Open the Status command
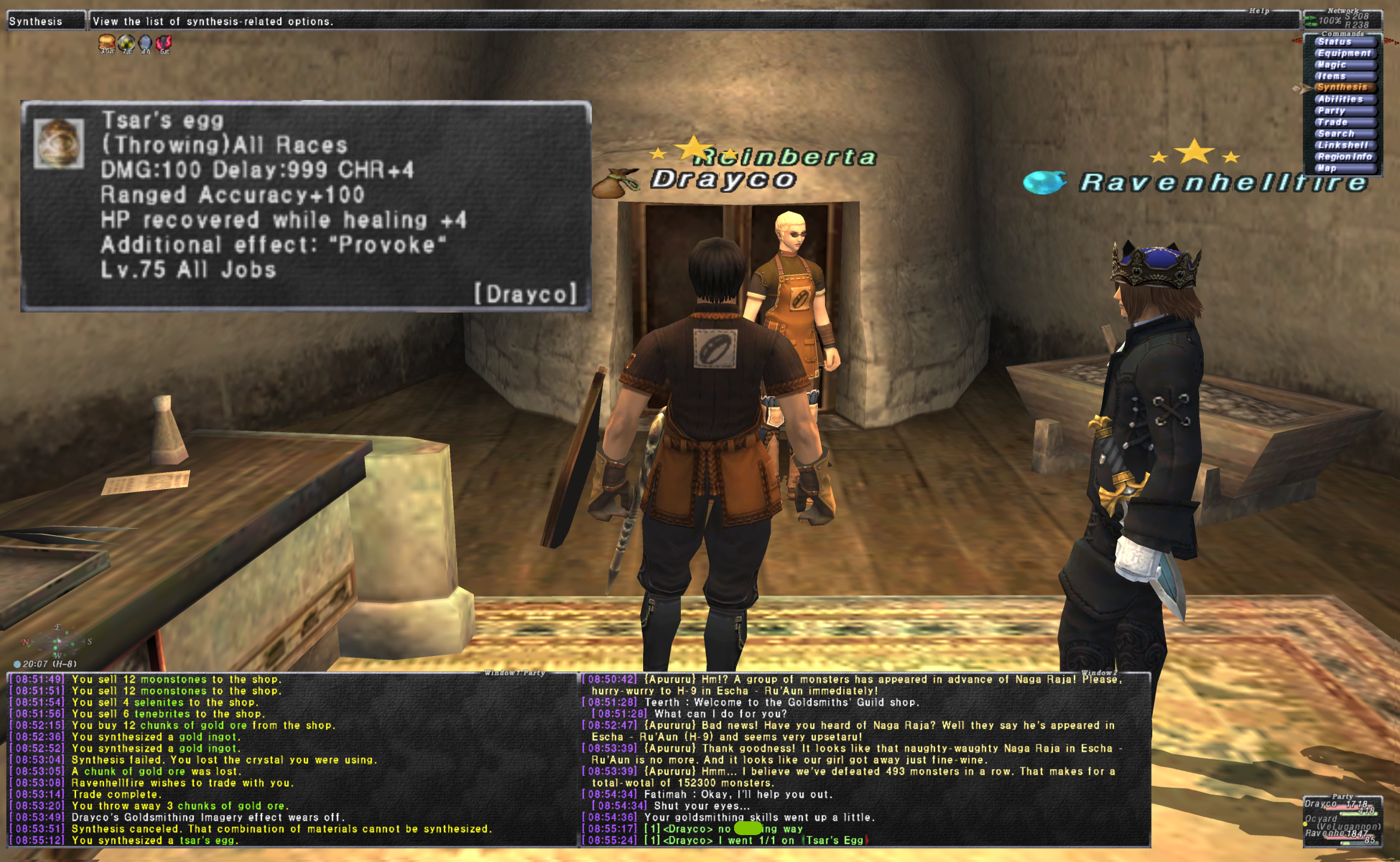 1343,42
